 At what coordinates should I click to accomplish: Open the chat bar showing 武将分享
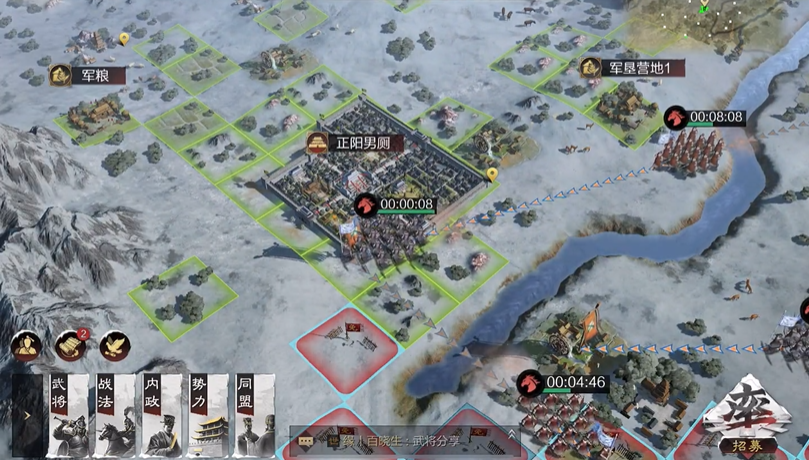point(400,438)
